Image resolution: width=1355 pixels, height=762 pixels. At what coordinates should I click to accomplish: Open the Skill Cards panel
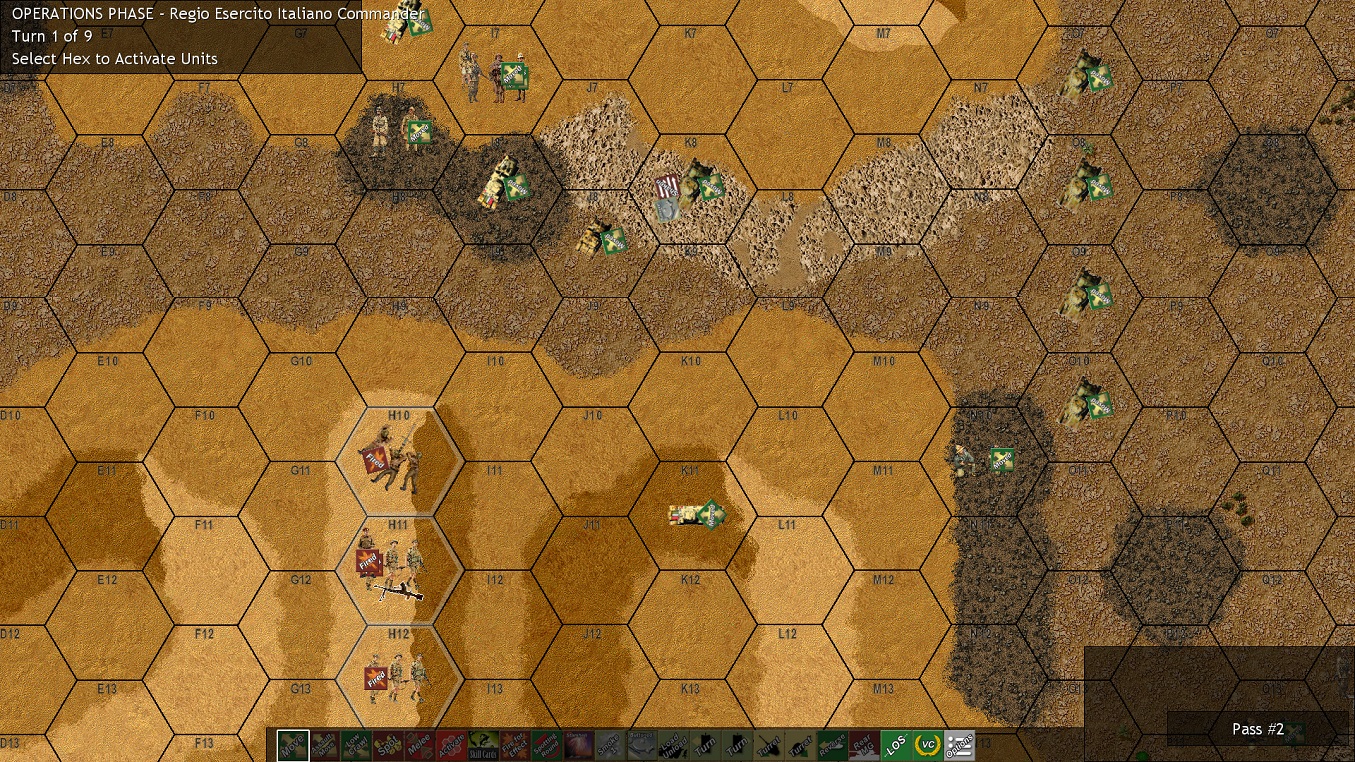click(x=484, y=744)
